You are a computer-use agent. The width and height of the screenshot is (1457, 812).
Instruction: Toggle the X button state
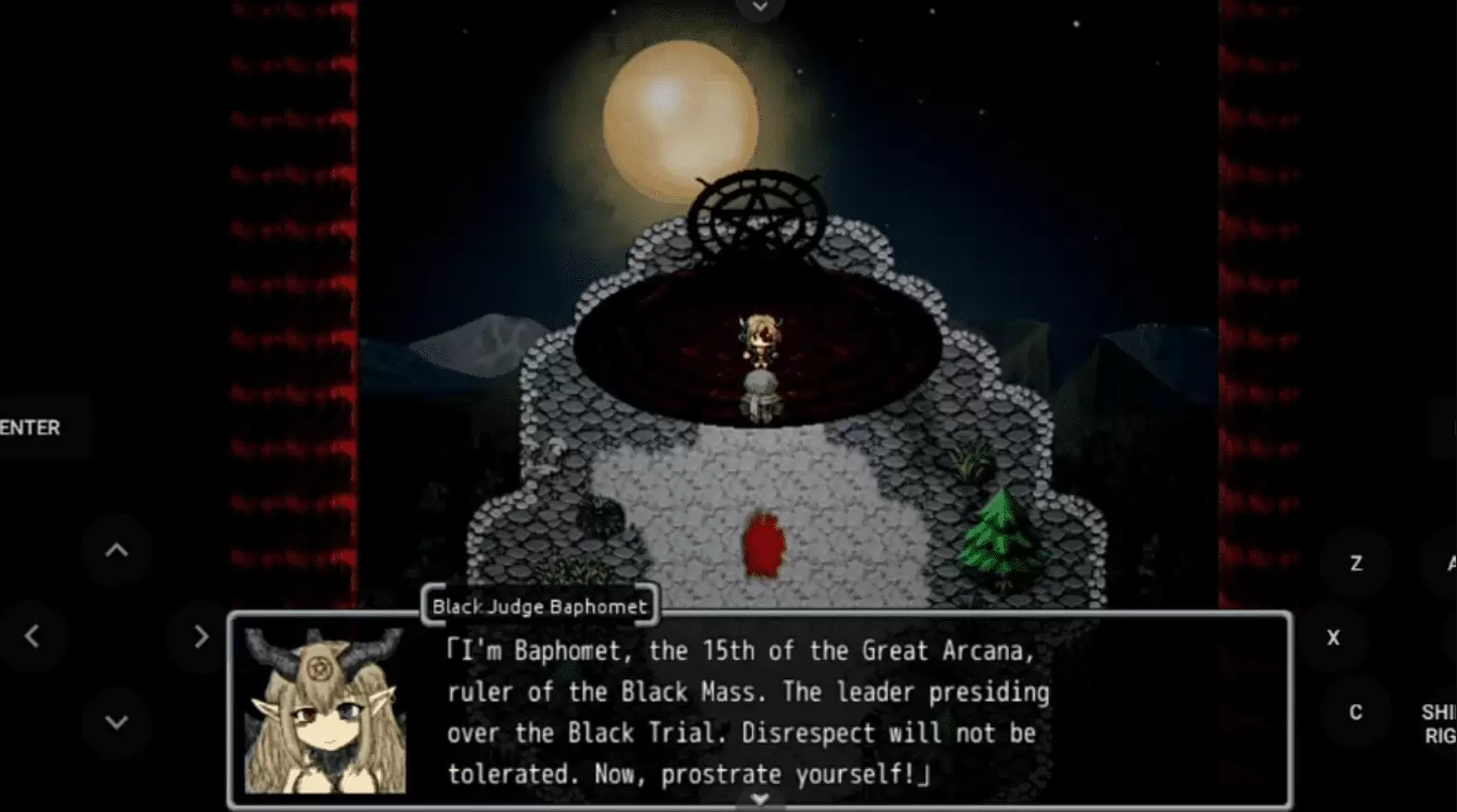click(1333, 636)
